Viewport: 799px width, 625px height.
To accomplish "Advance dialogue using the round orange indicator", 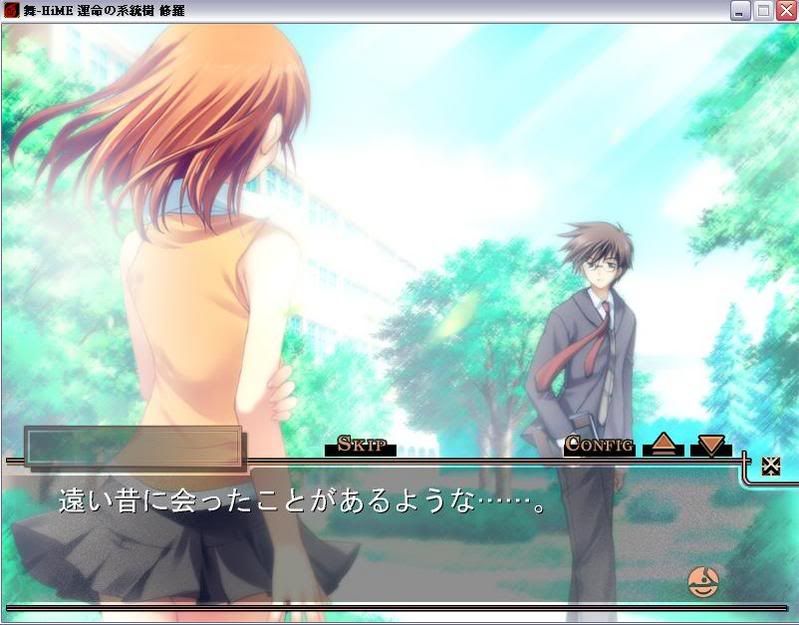I will point(704,581).
